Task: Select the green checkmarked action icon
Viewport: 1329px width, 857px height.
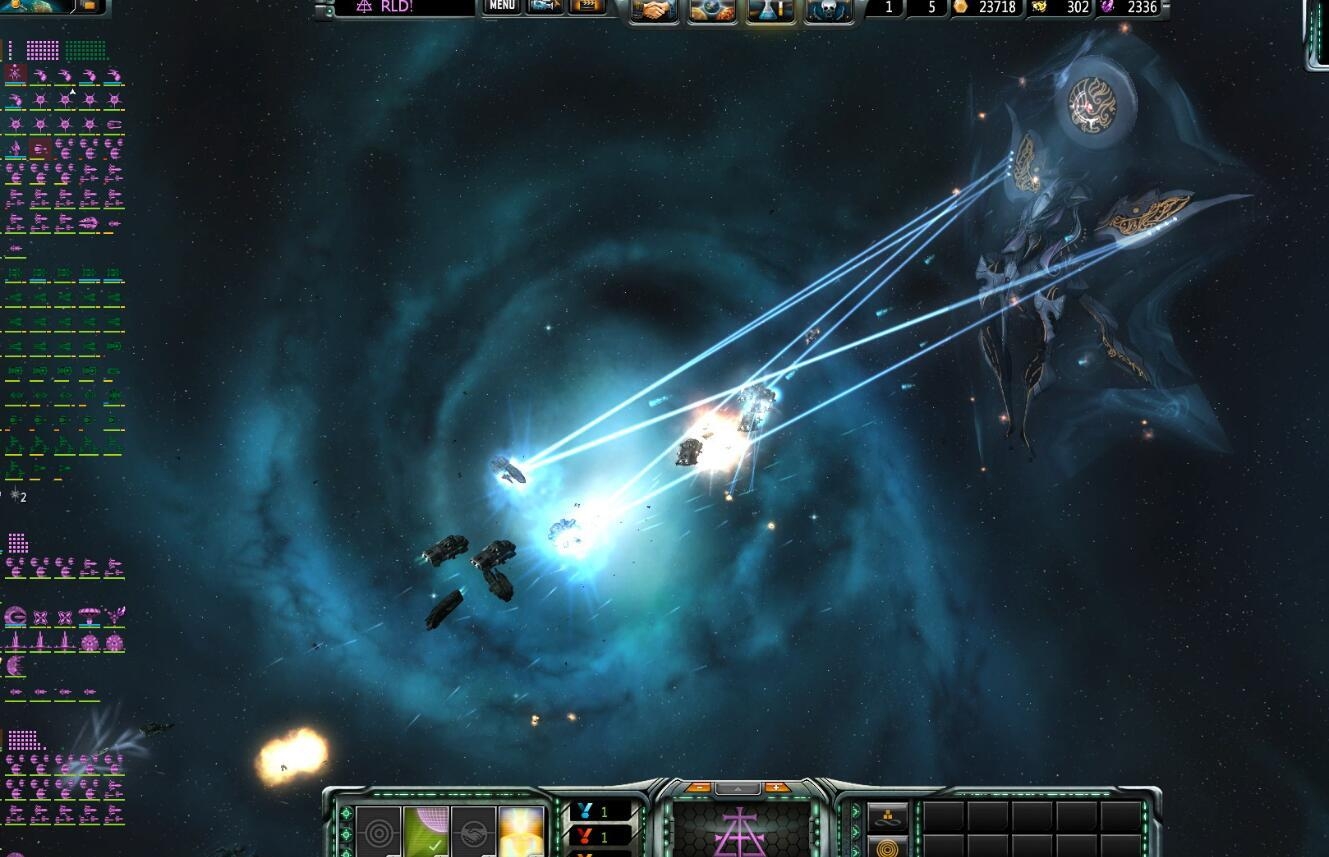Action: tap(426, 832)
